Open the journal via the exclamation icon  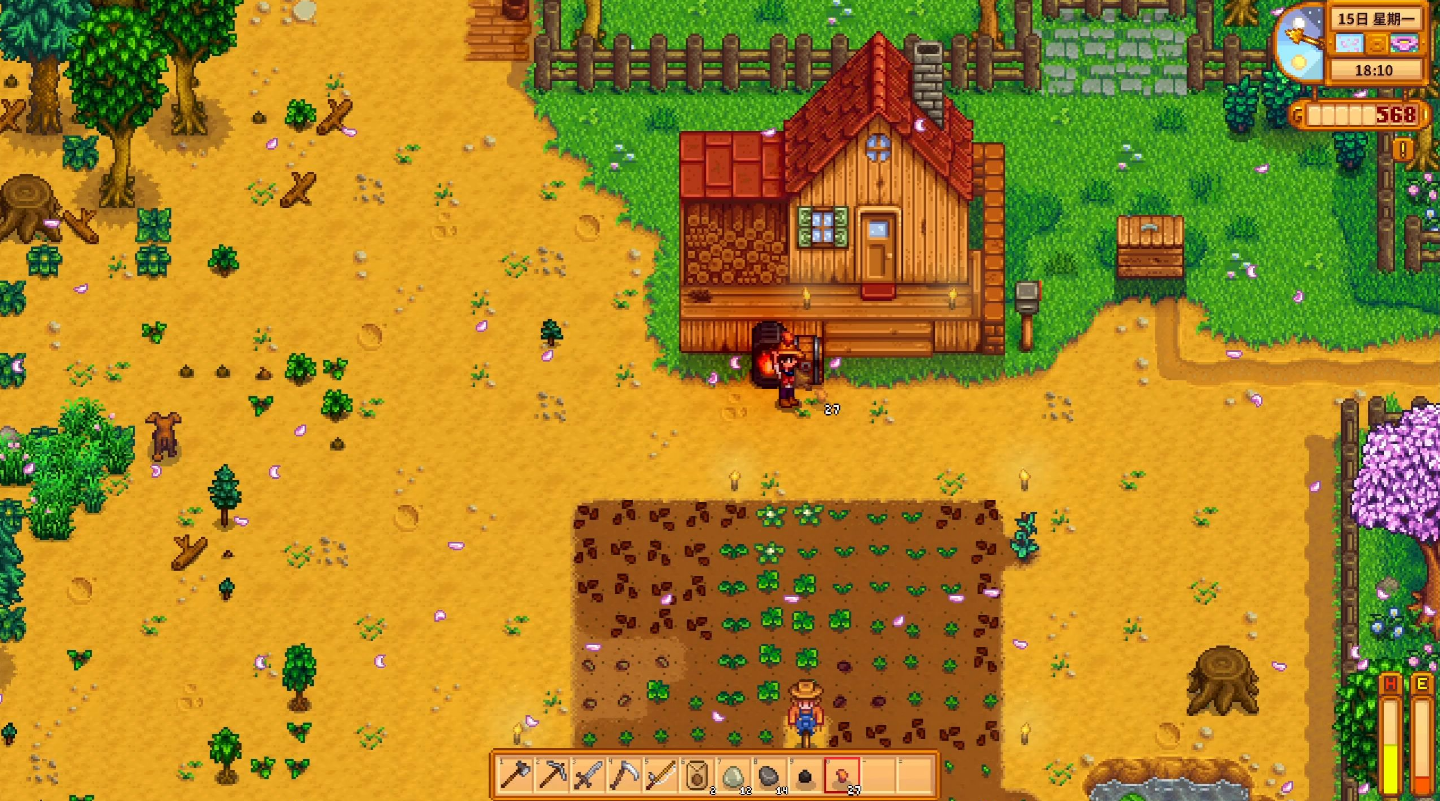click(1404, 150)
